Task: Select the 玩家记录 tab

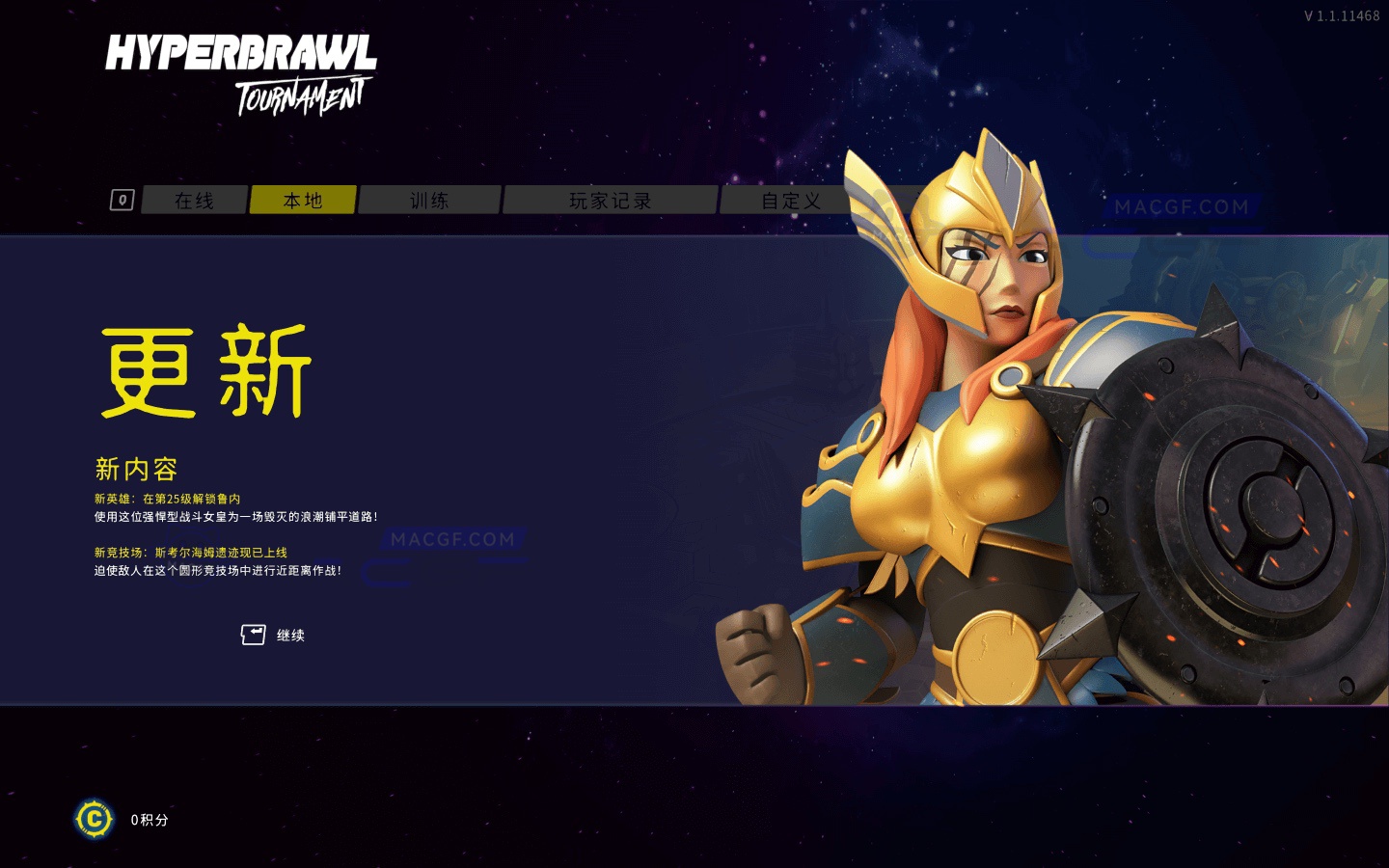Action: tap(612, 200)
